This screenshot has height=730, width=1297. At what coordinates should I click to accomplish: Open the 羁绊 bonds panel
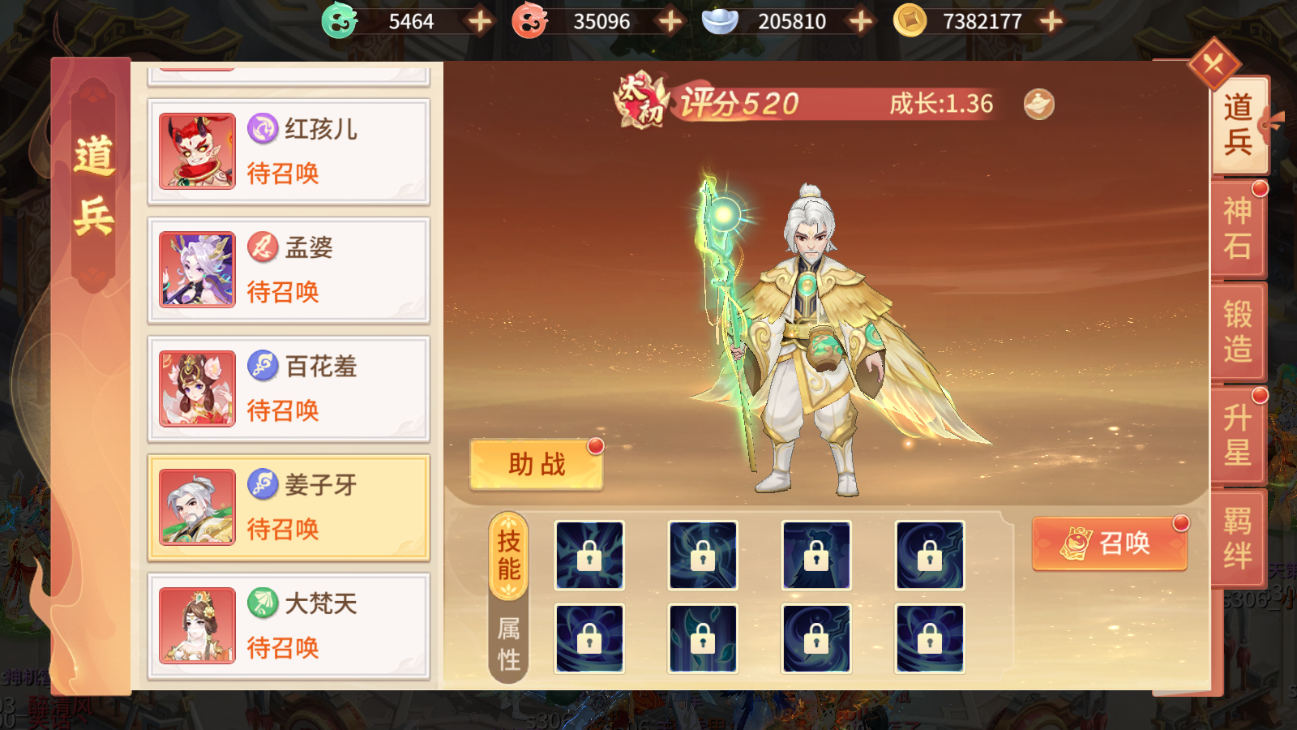click(x=1240, y=536)
